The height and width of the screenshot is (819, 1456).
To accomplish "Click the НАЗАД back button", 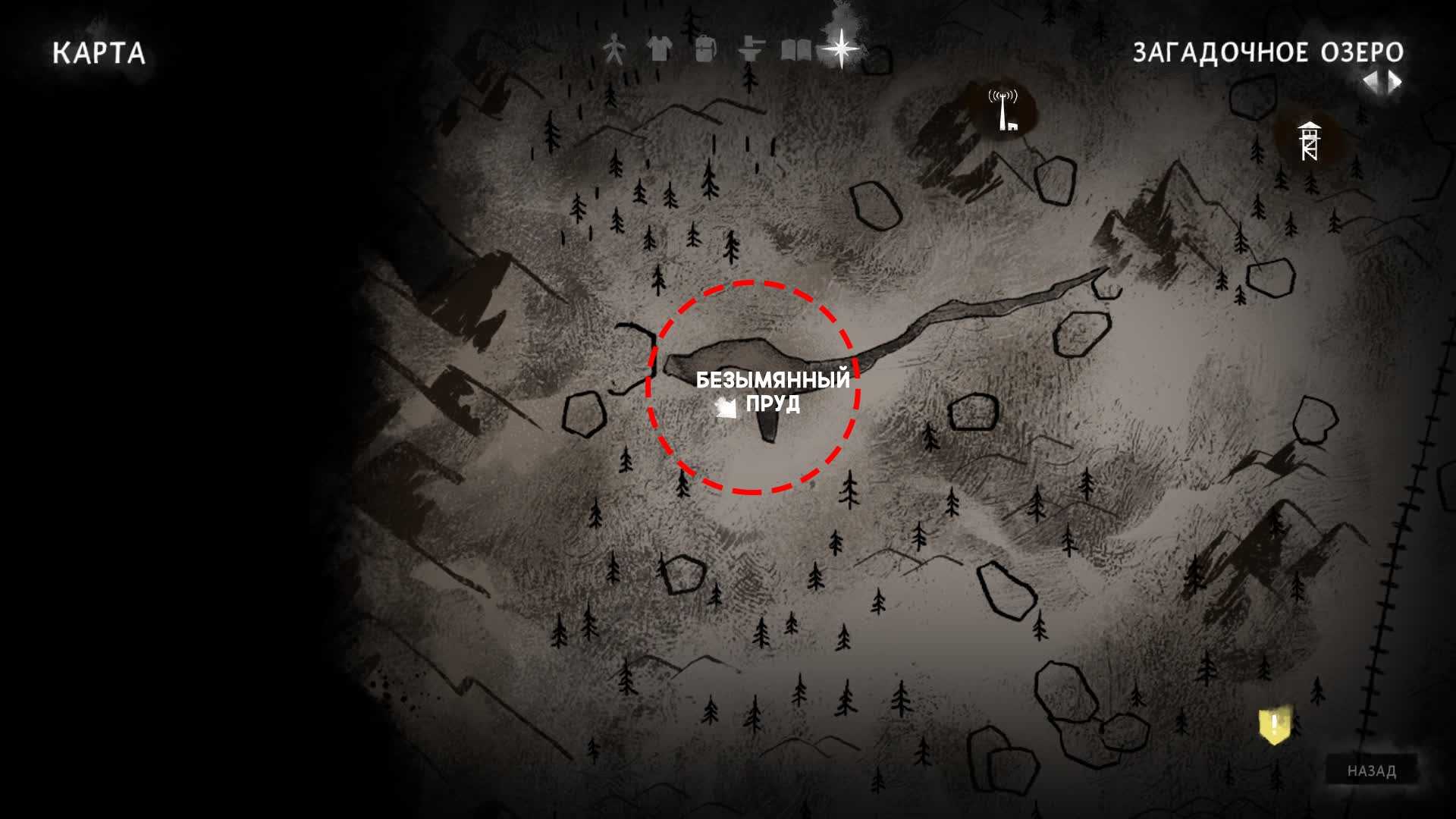I will pyautogui.click(x=1371, y=770).
